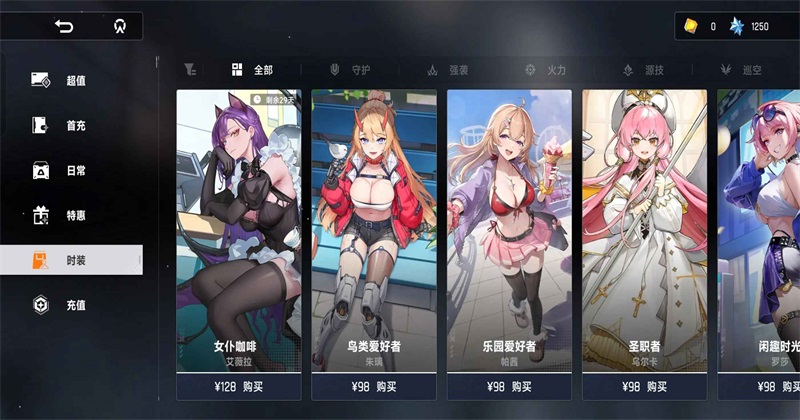Switch to the 守护 filter tab
This screenshot has width=800, height=420.
point(350,70)
